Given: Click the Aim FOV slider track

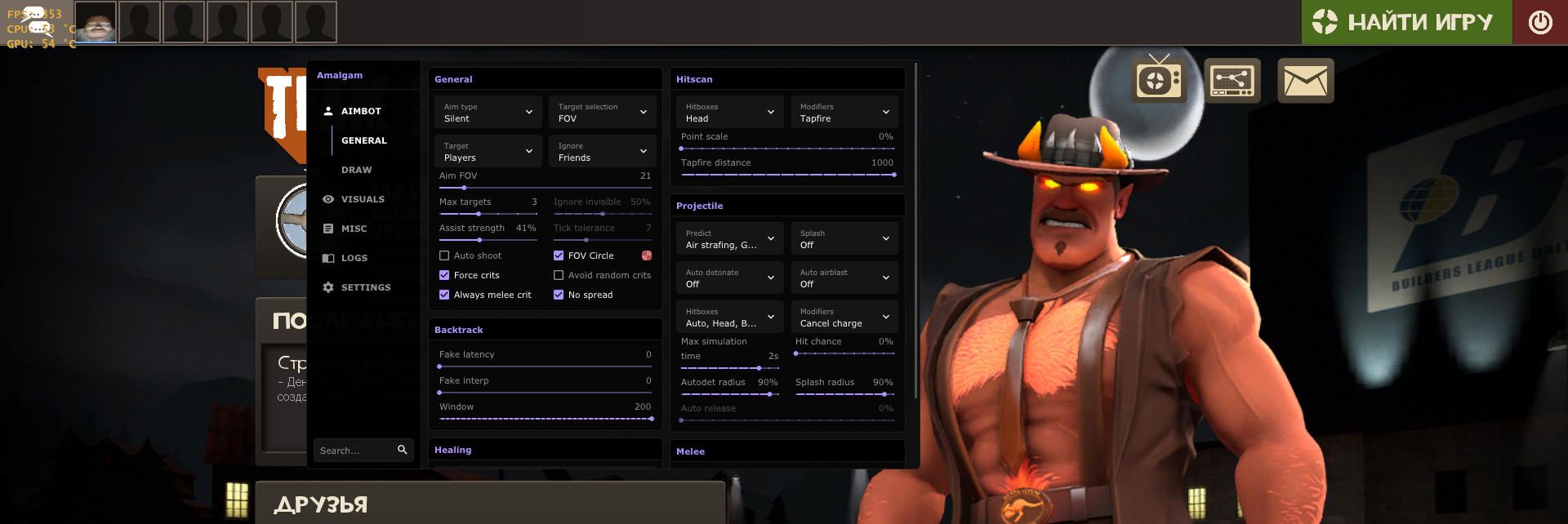Looking at the screenshot, I should [545, 188].
